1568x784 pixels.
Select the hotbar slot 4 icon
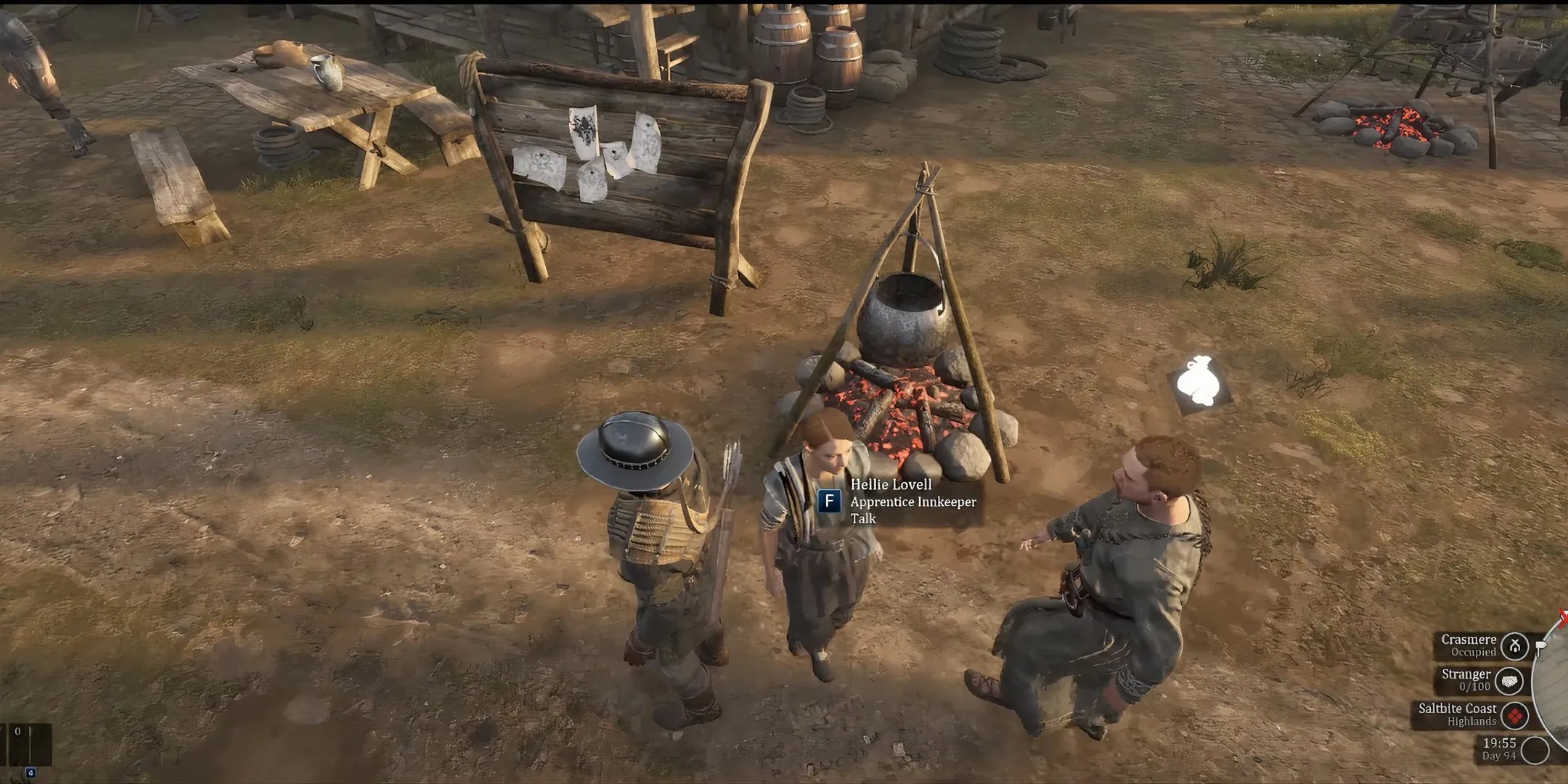pos(31,772)
